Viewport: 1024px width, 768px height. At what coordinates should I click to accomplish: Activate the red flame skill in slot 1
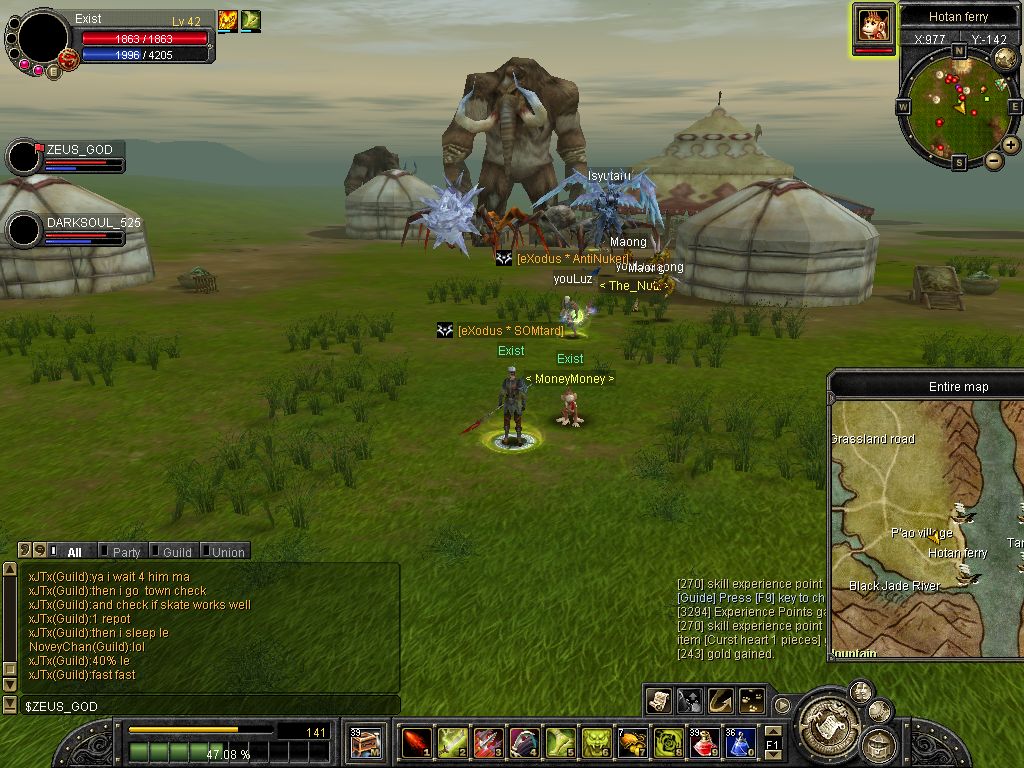coord(417,743)
